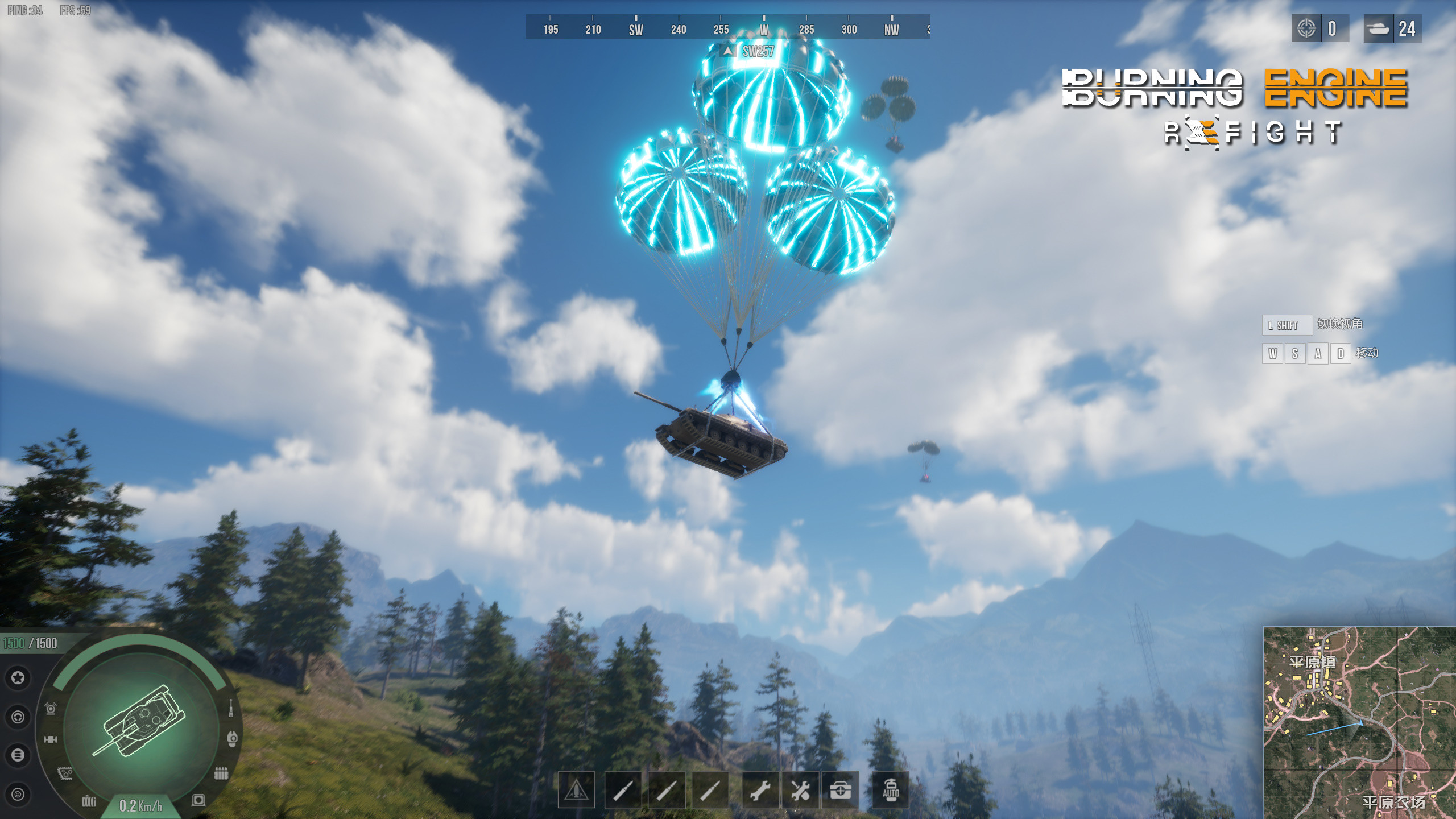Click the crosshair targeting icon bottom-left
The width and height of the screenshot is (1456, 819).
click(x=19, y=794)
